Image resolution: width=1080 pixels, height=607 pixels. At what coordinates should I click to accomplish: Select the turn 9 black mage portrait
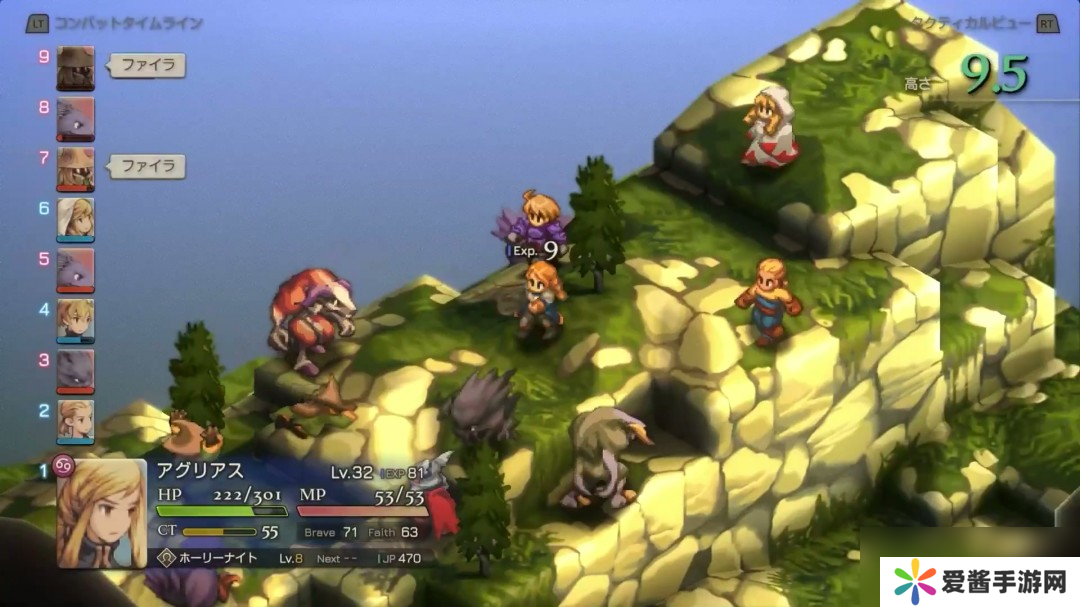pyautogui.click(x=76, y=68)
